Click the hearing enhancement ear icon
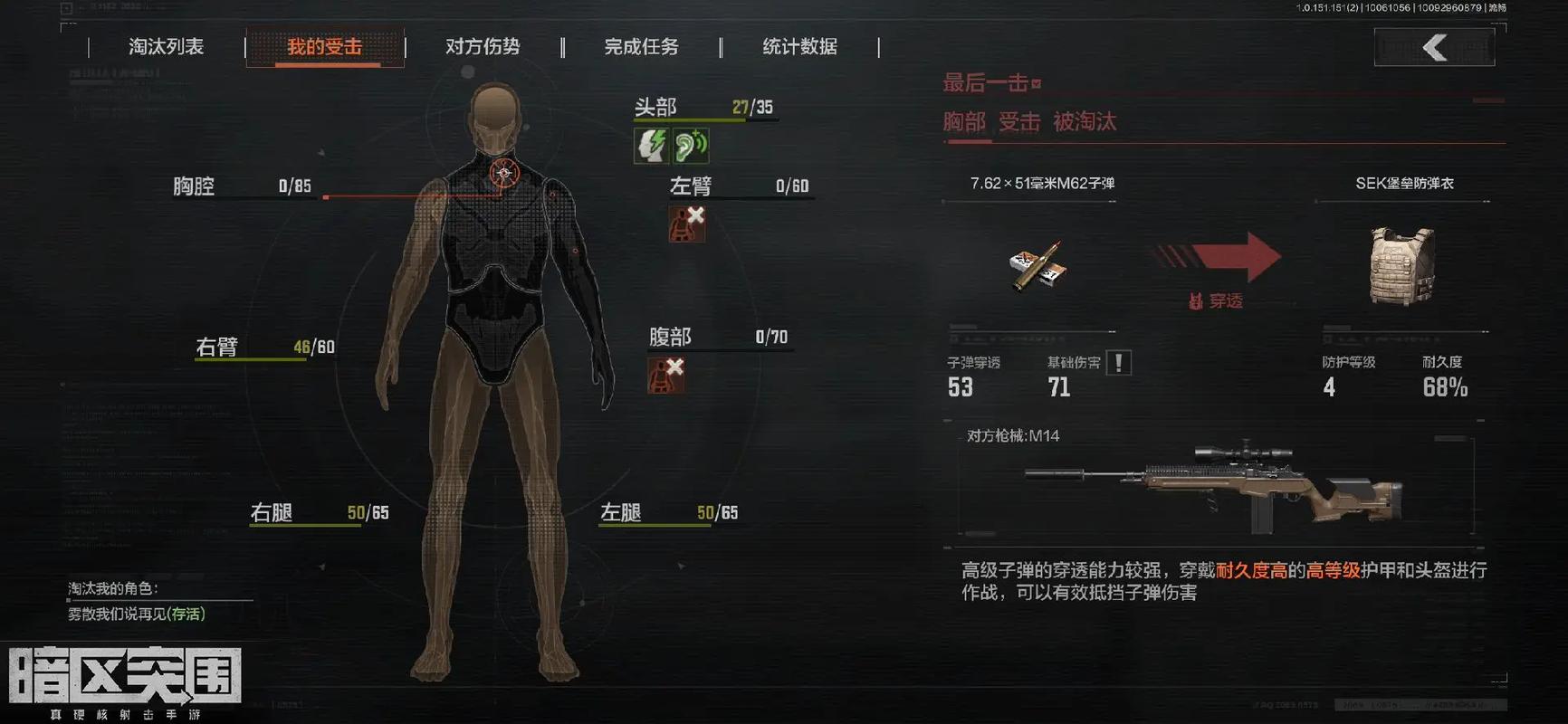Image resolution: width=1568 pixels, height=724 pixels. coord(690,145)
